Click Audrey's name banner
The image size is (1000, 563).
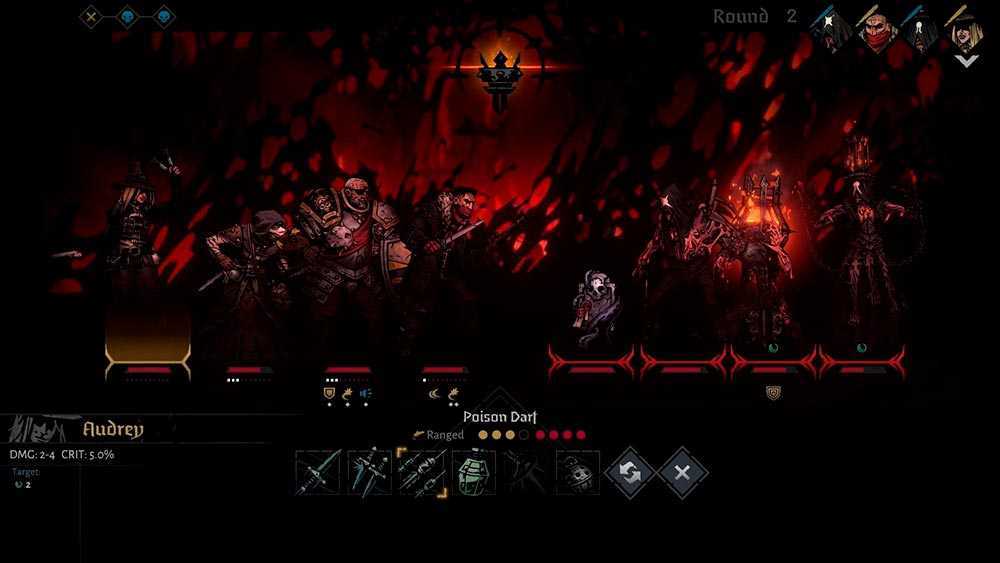coord(113,430)
